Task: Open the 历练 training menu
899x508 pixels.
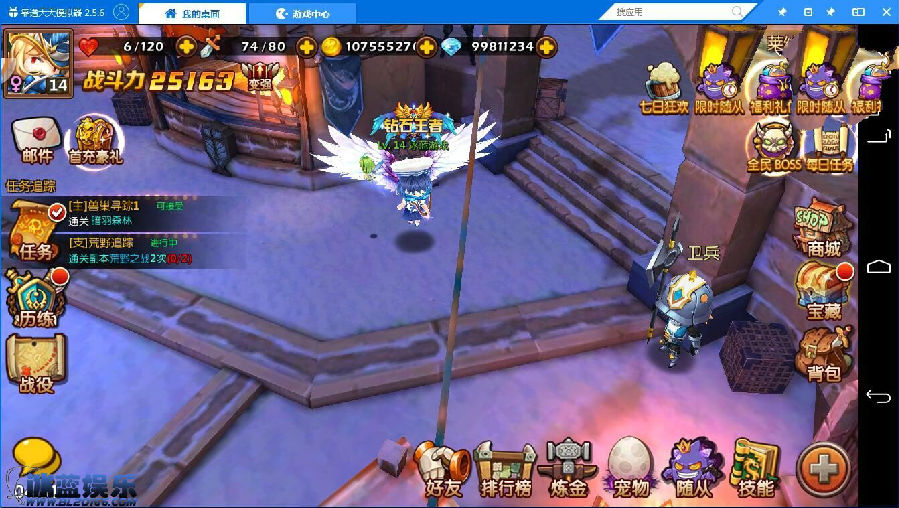Action: (x=35, y=298)
